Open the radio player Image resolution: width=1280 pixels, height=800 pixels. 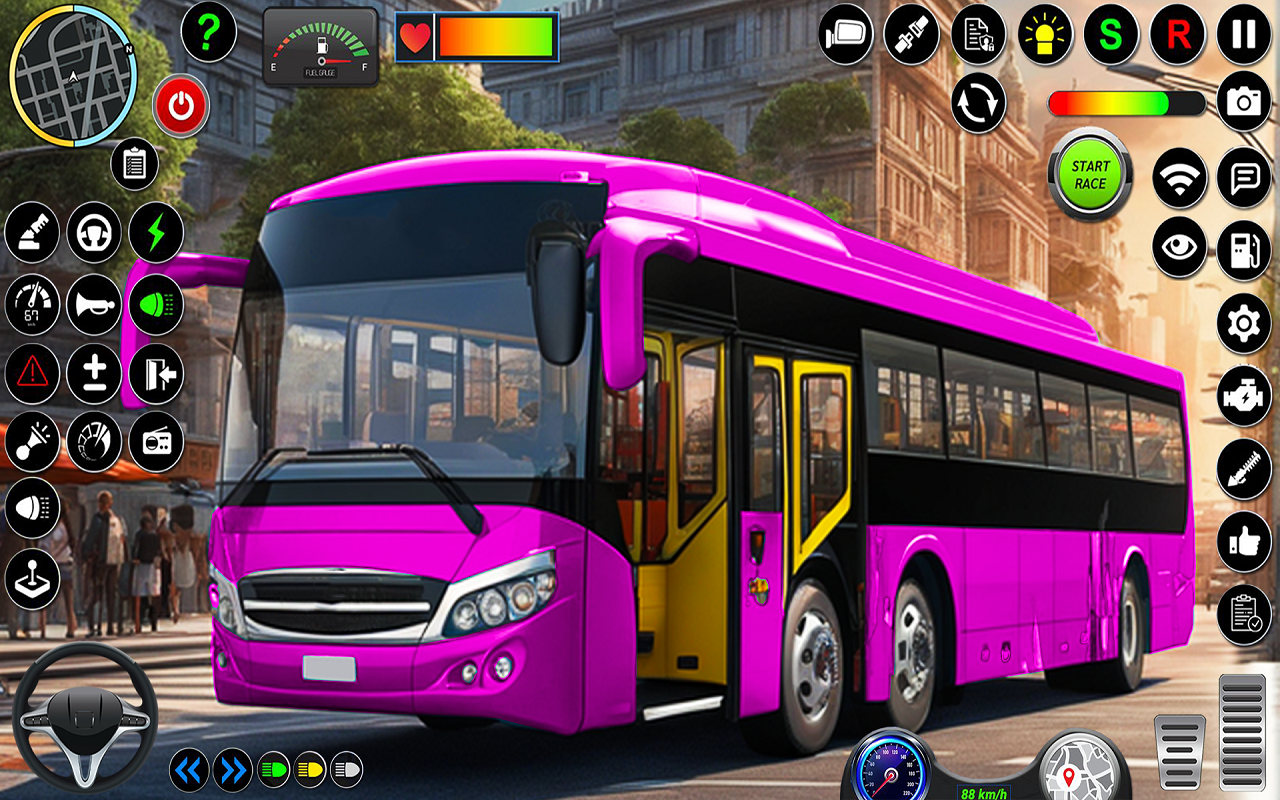(155, 441)
